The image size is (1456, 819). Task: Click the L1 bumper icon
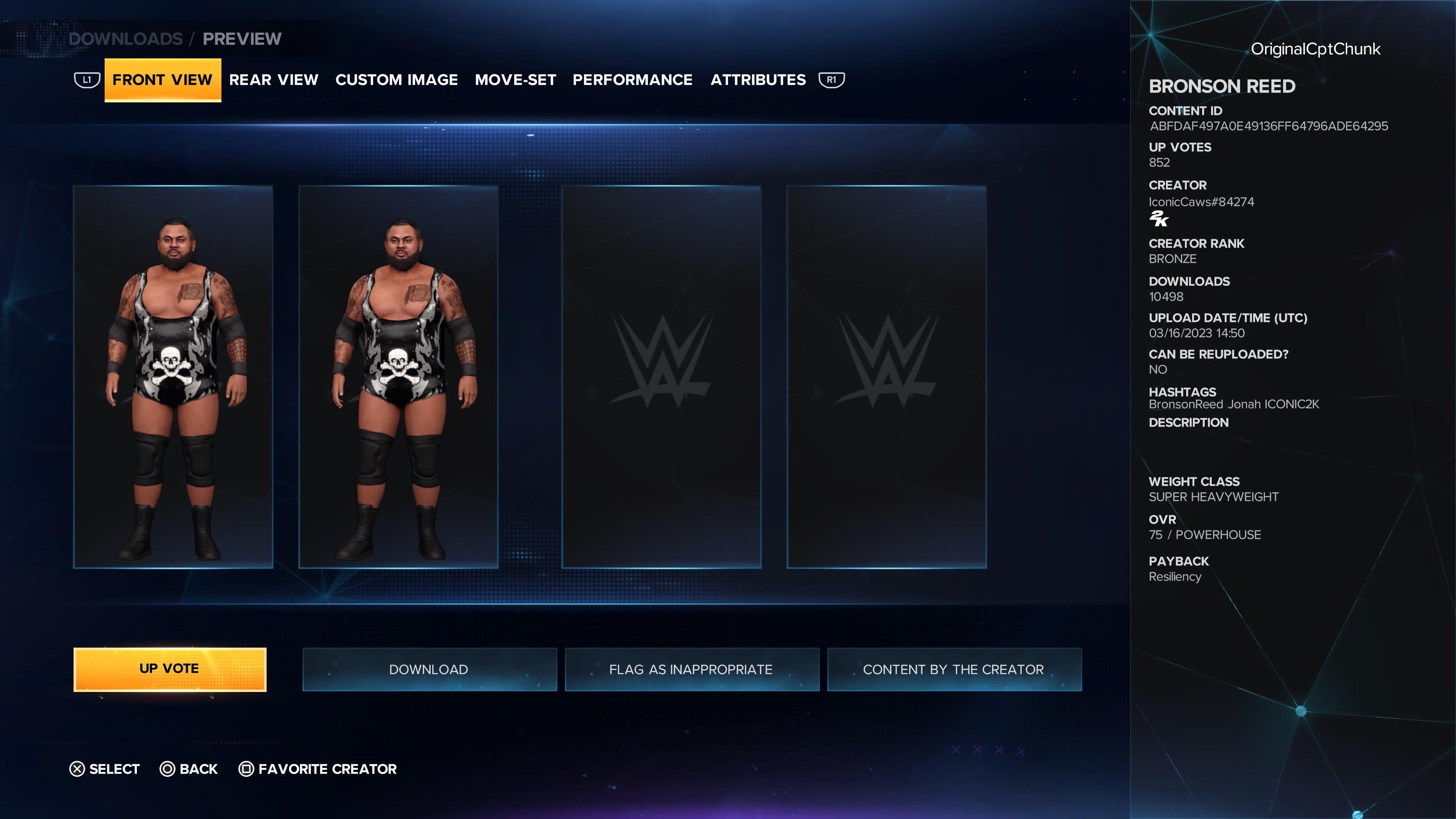(x=88, y=80)
